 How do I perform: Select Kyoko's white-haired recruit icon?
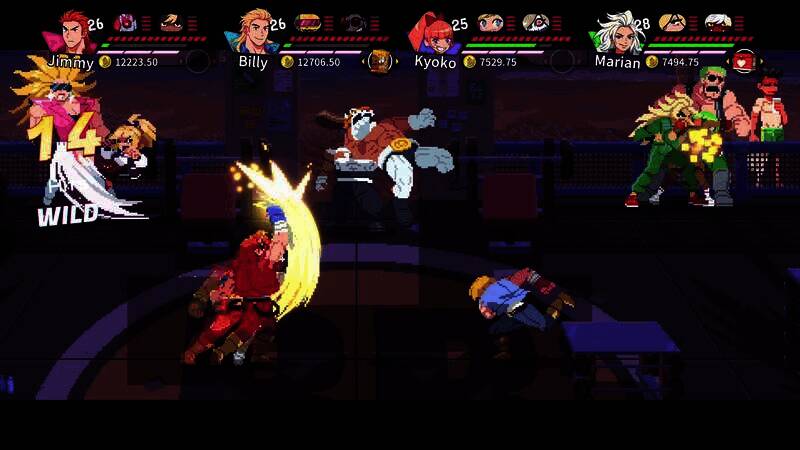[x=536, y=22]
